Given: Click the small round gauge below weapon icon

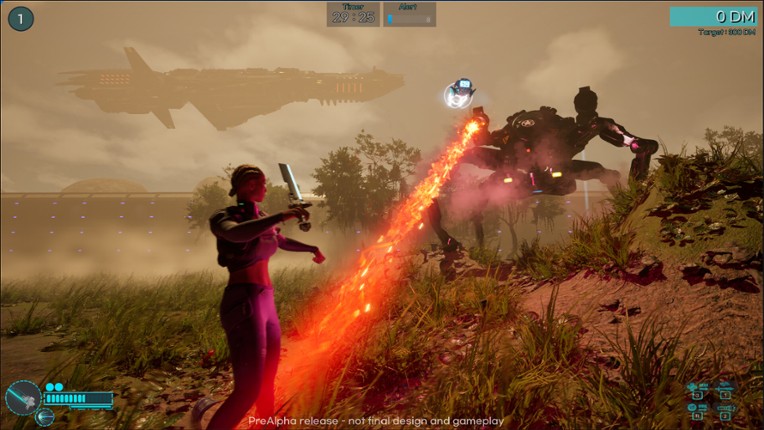Looking at the screenshot, I should (45, 417).
